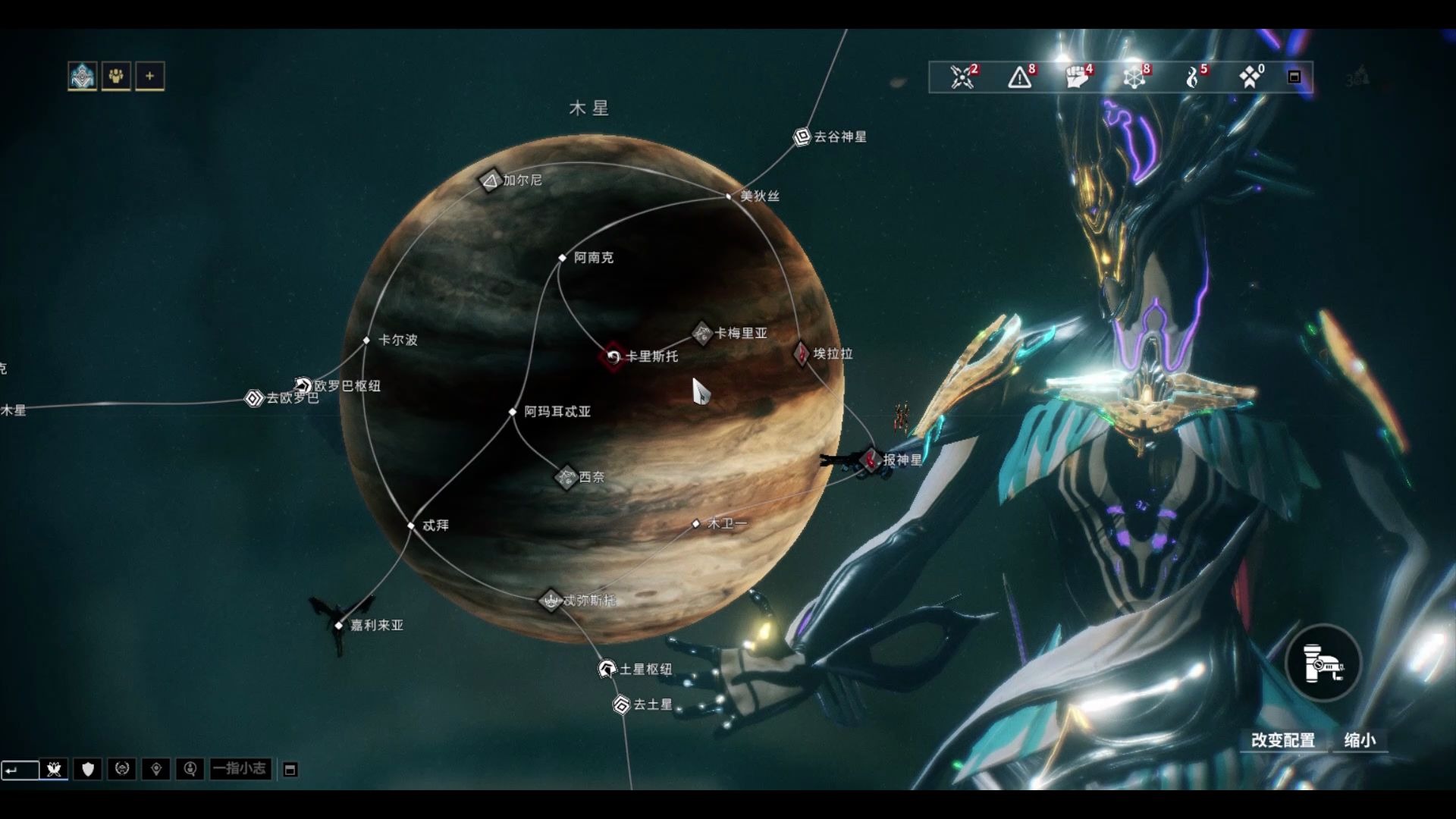
Task: Click the glowing profile emblem at top left
Action: click(x=82, y=75)
